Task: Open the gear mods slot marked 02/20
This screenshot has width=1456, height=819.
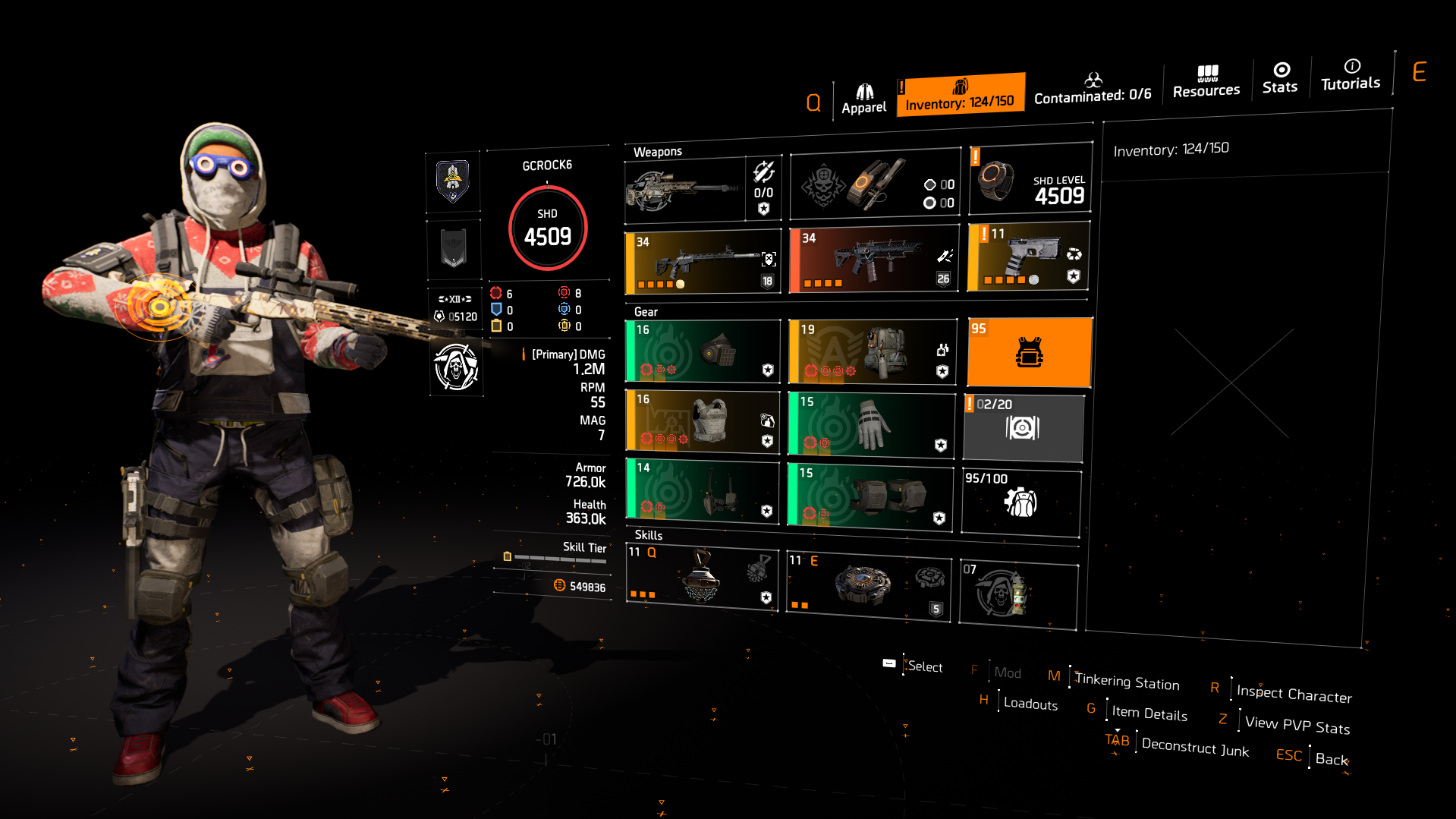Action: [x=1023, y=427]
